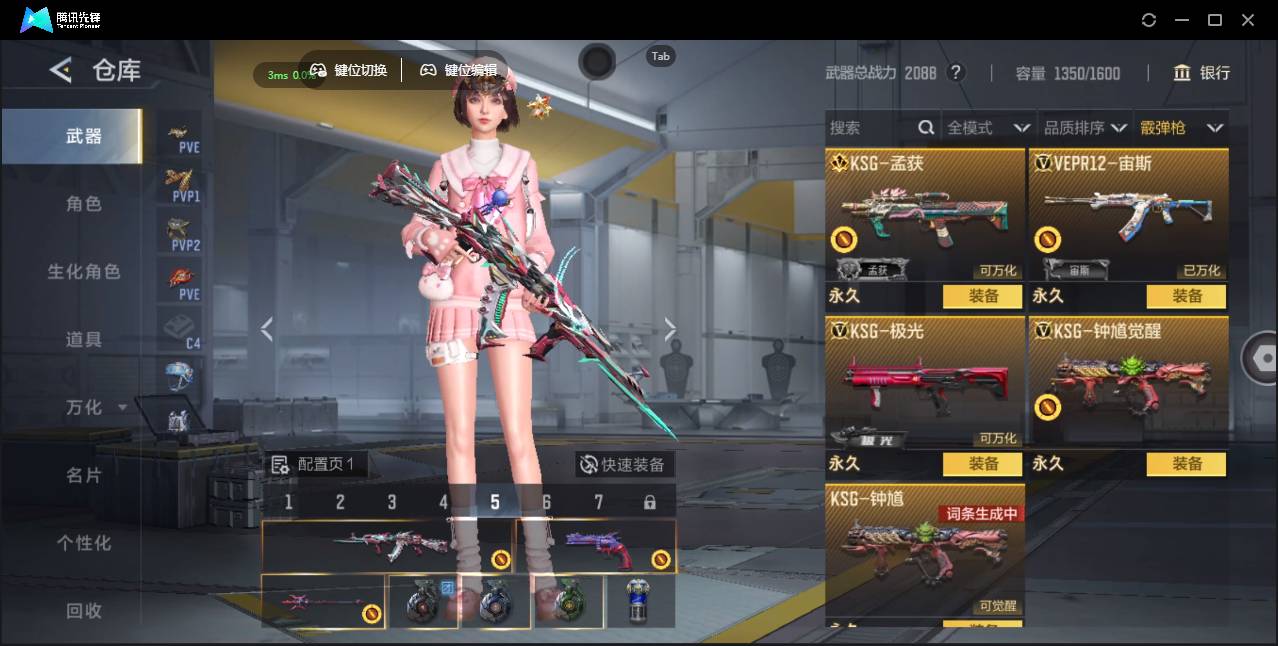Equip the VEPR12-宙斯 shotgun
Screen dimensions: 1278x646
point(1187,296)
